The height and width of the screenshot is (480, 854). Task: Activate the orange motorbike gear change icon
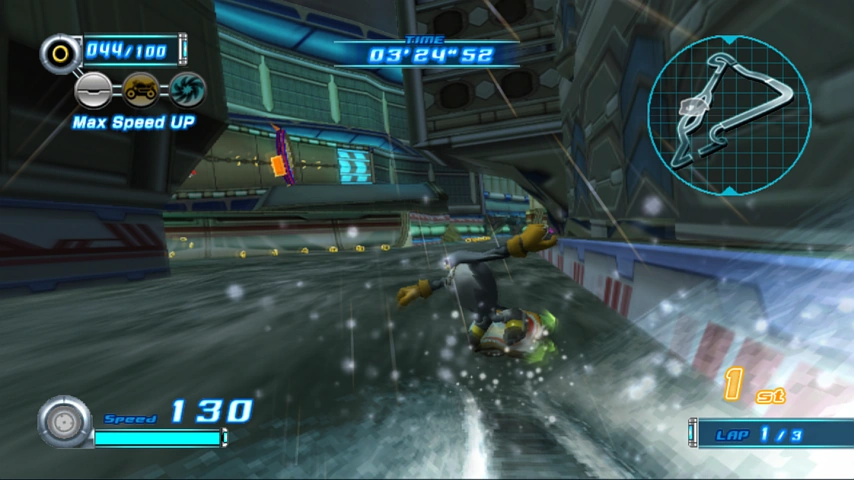140,90
